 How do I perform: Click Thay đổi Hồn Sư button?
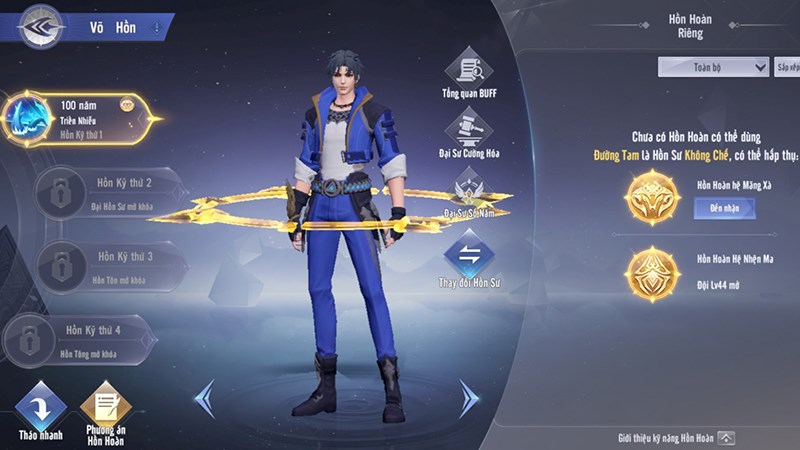(x=468, y=257)
